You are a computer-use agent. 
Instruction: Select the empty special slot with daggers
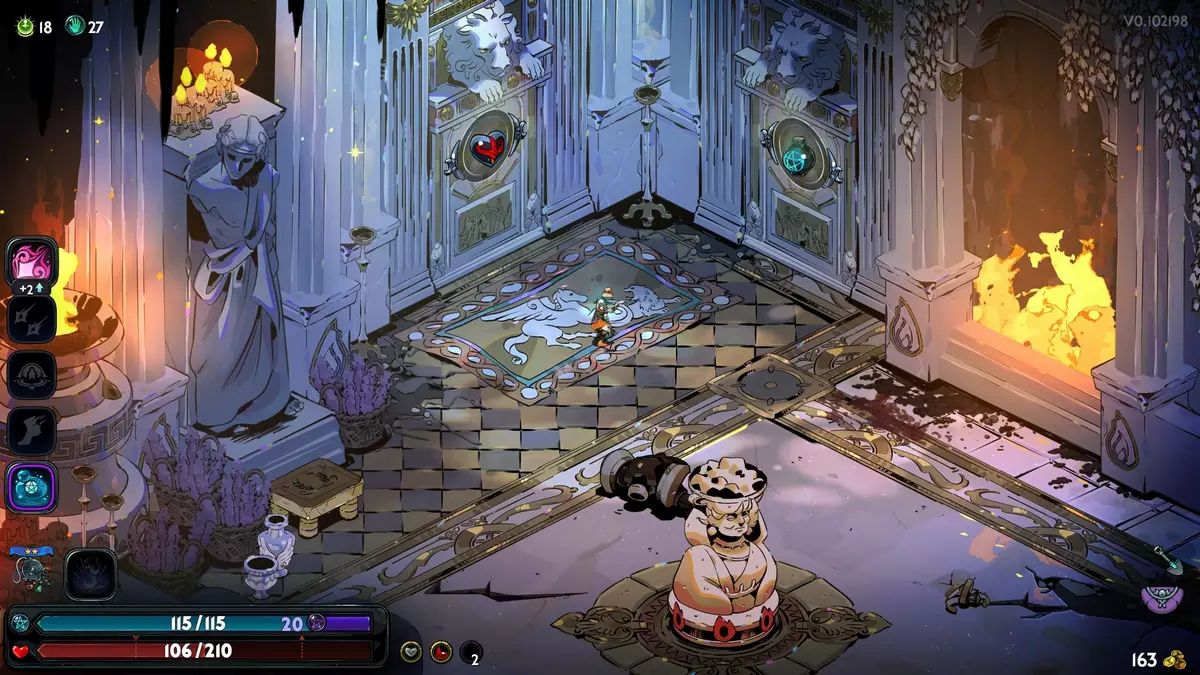click(x=32, y=320)
